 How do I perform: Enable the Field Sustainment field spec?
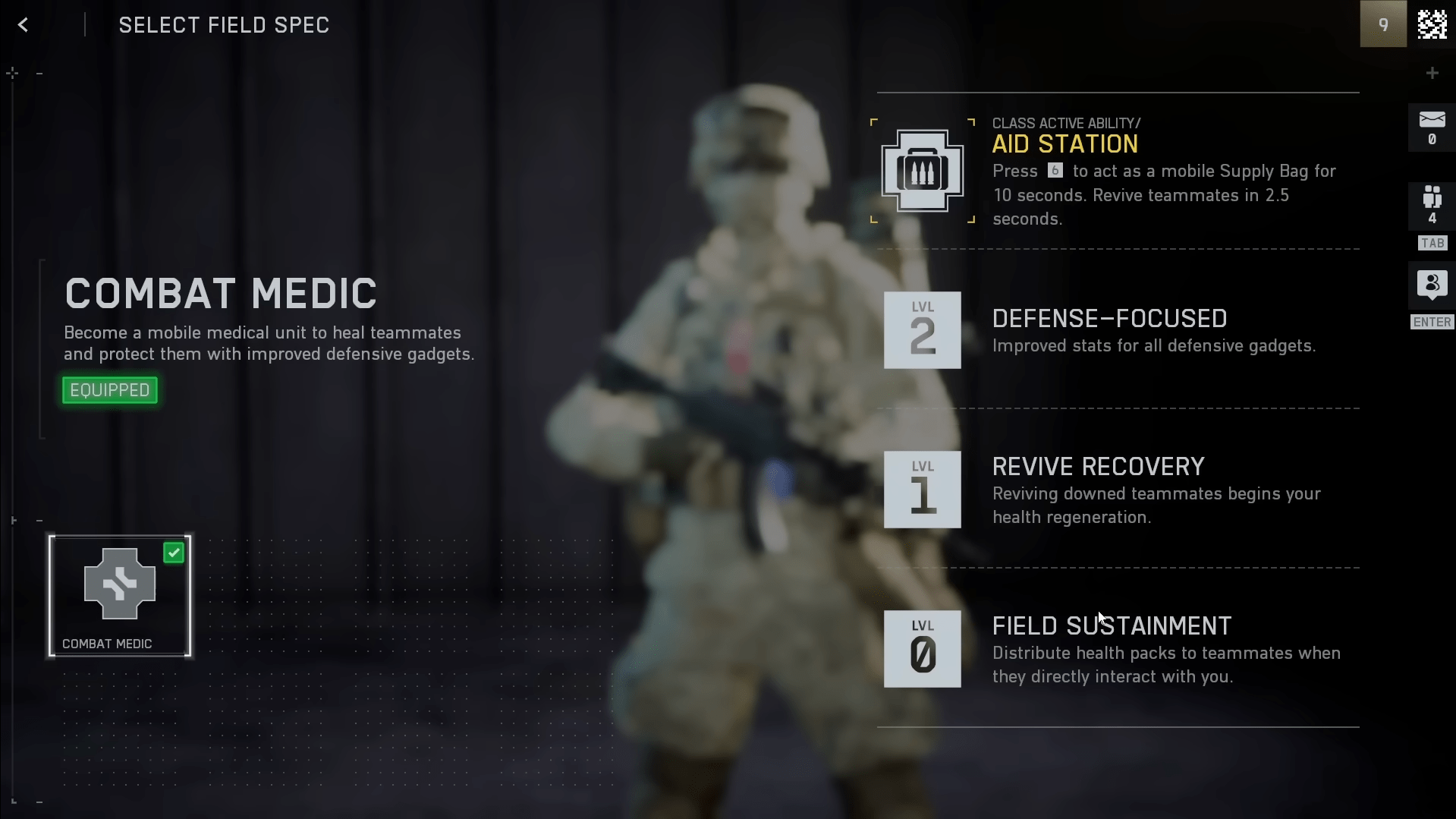[x=1112, y=649]
